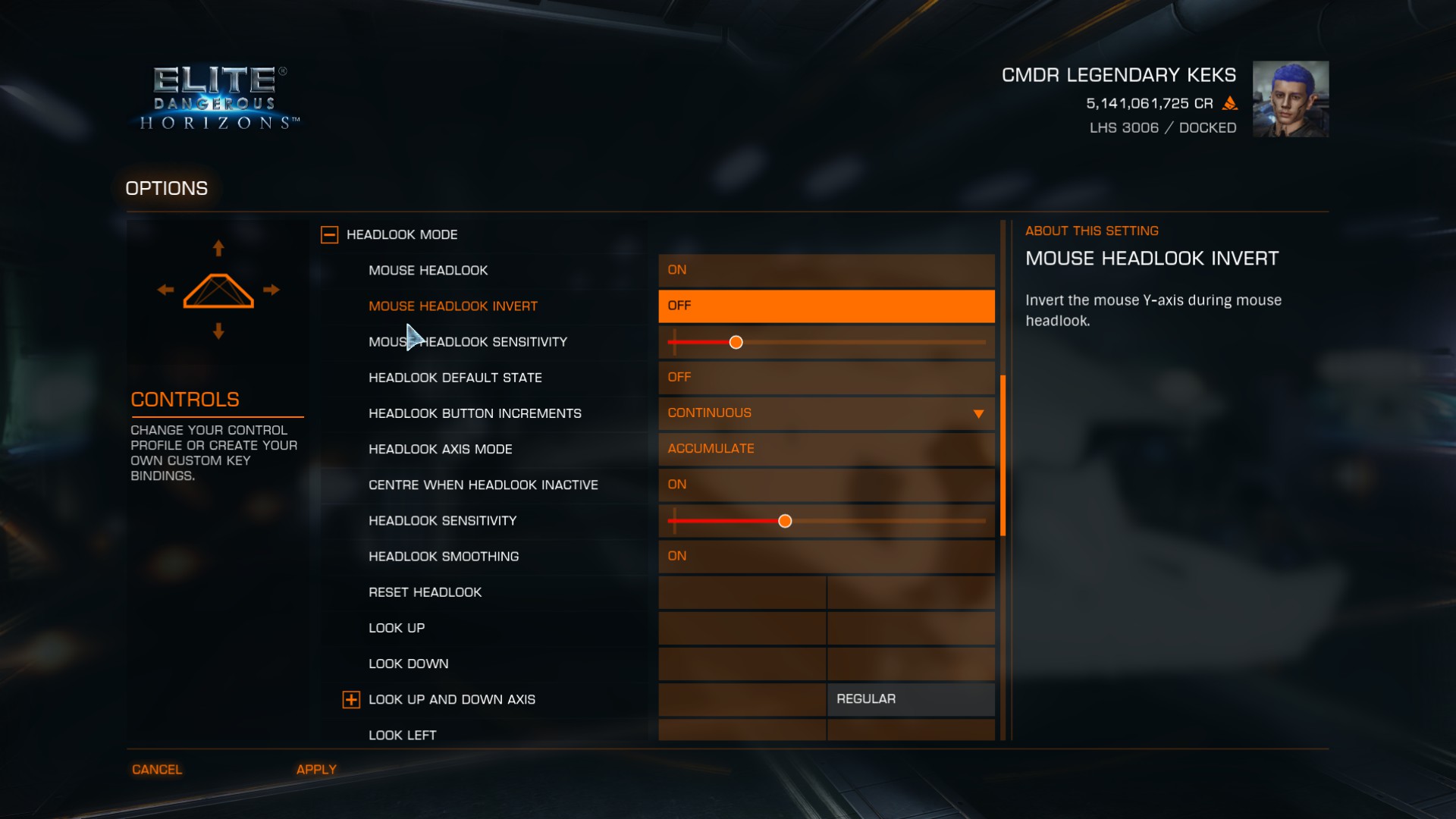Cancel the options changes
This screenshot has height=819, width=1456.
[157, 770]
